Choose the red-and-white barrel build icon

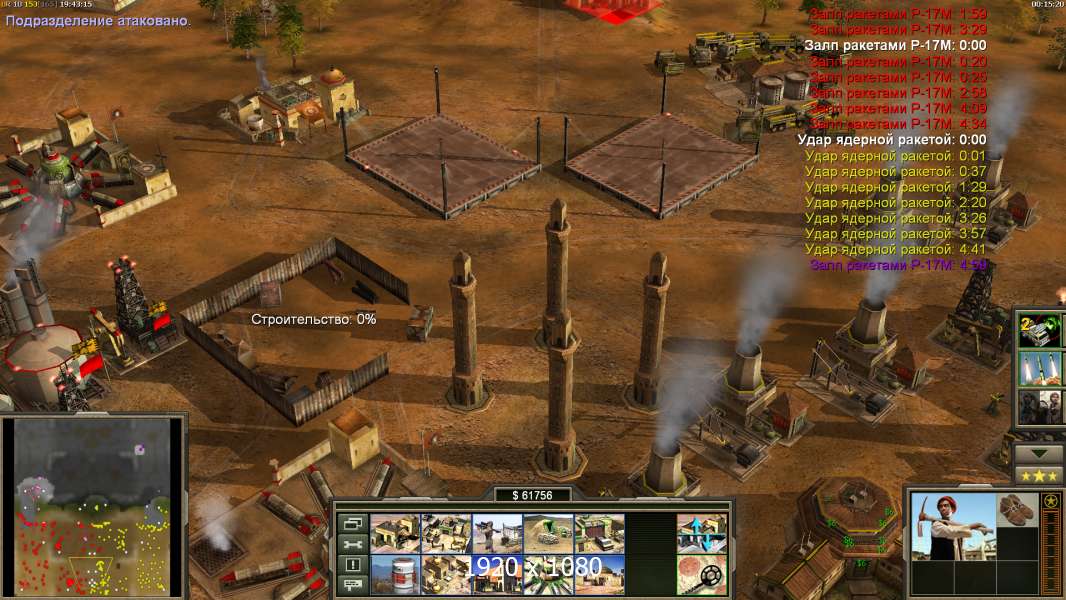[395, 573]
